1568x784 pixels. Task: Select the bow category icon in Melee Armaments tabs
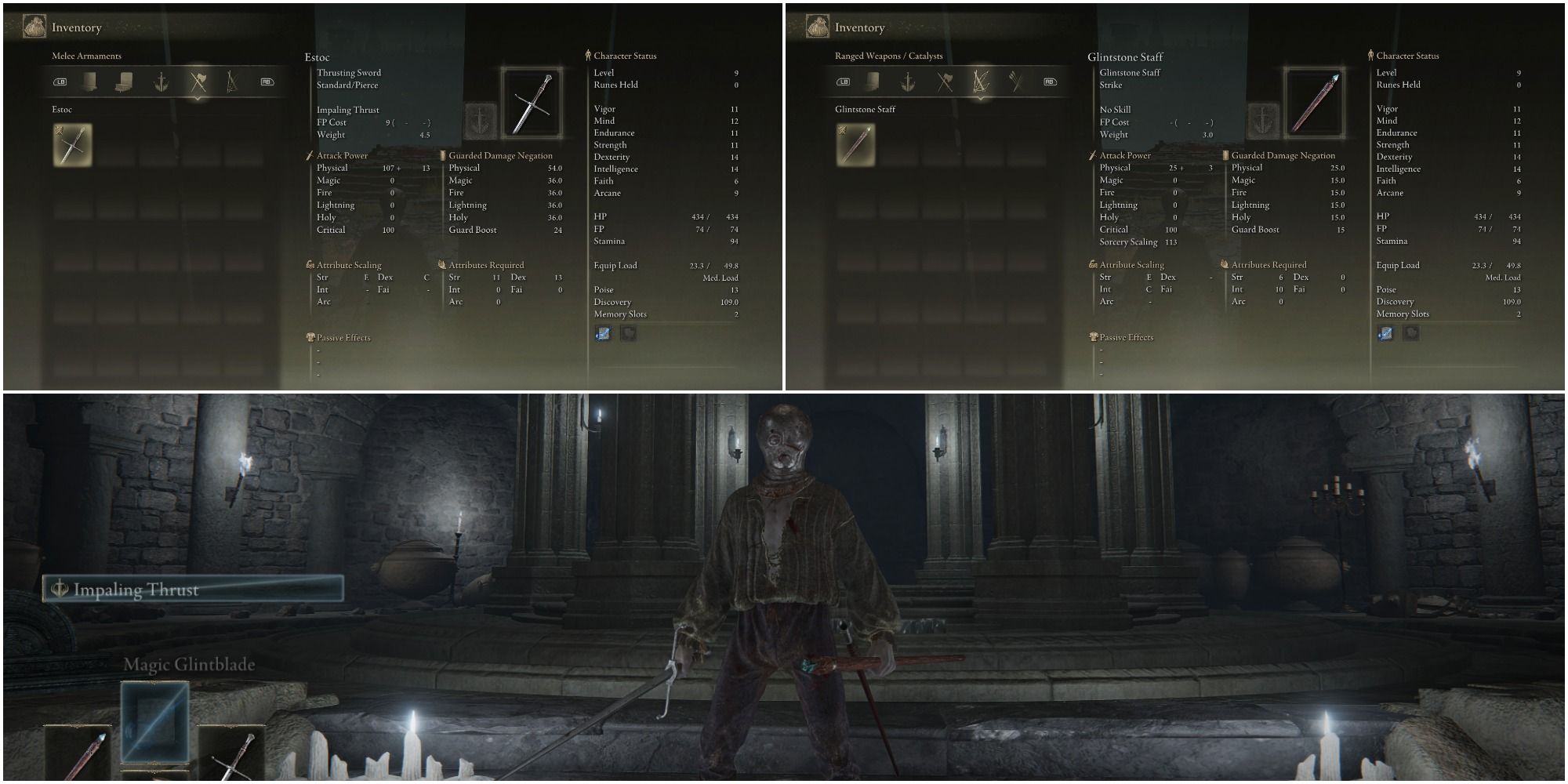(x=233, y=80)
